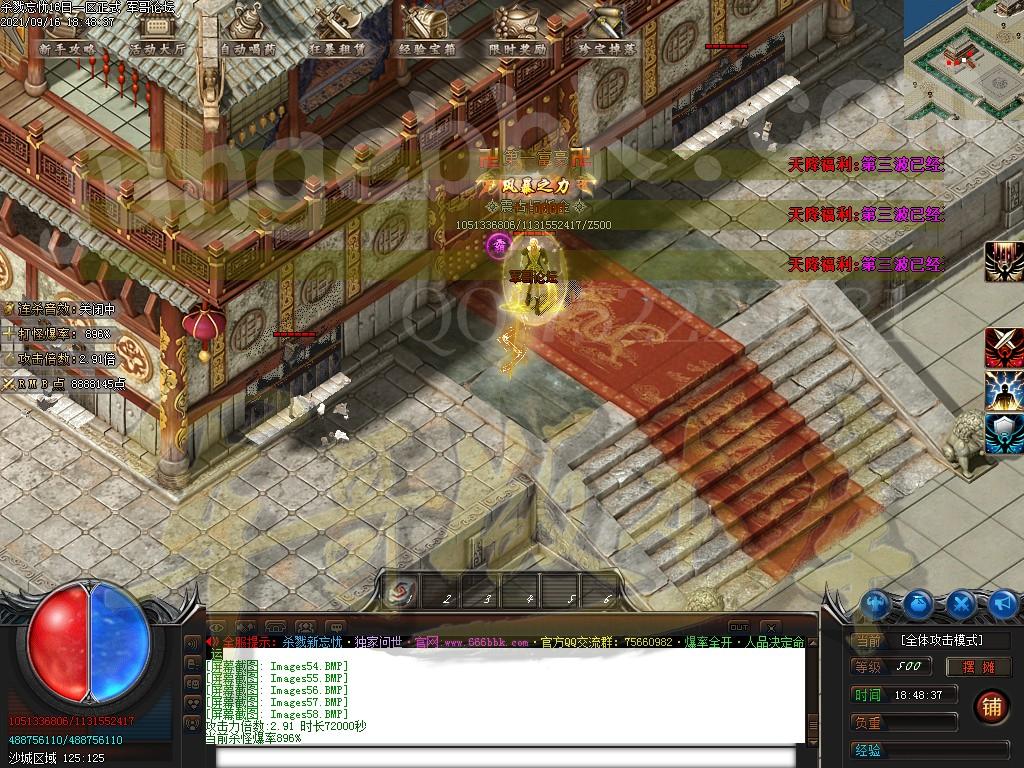Select the first hotbar slot item
Screen dimensions: 1024x768
pyautogui.click(x=400, y=593)
